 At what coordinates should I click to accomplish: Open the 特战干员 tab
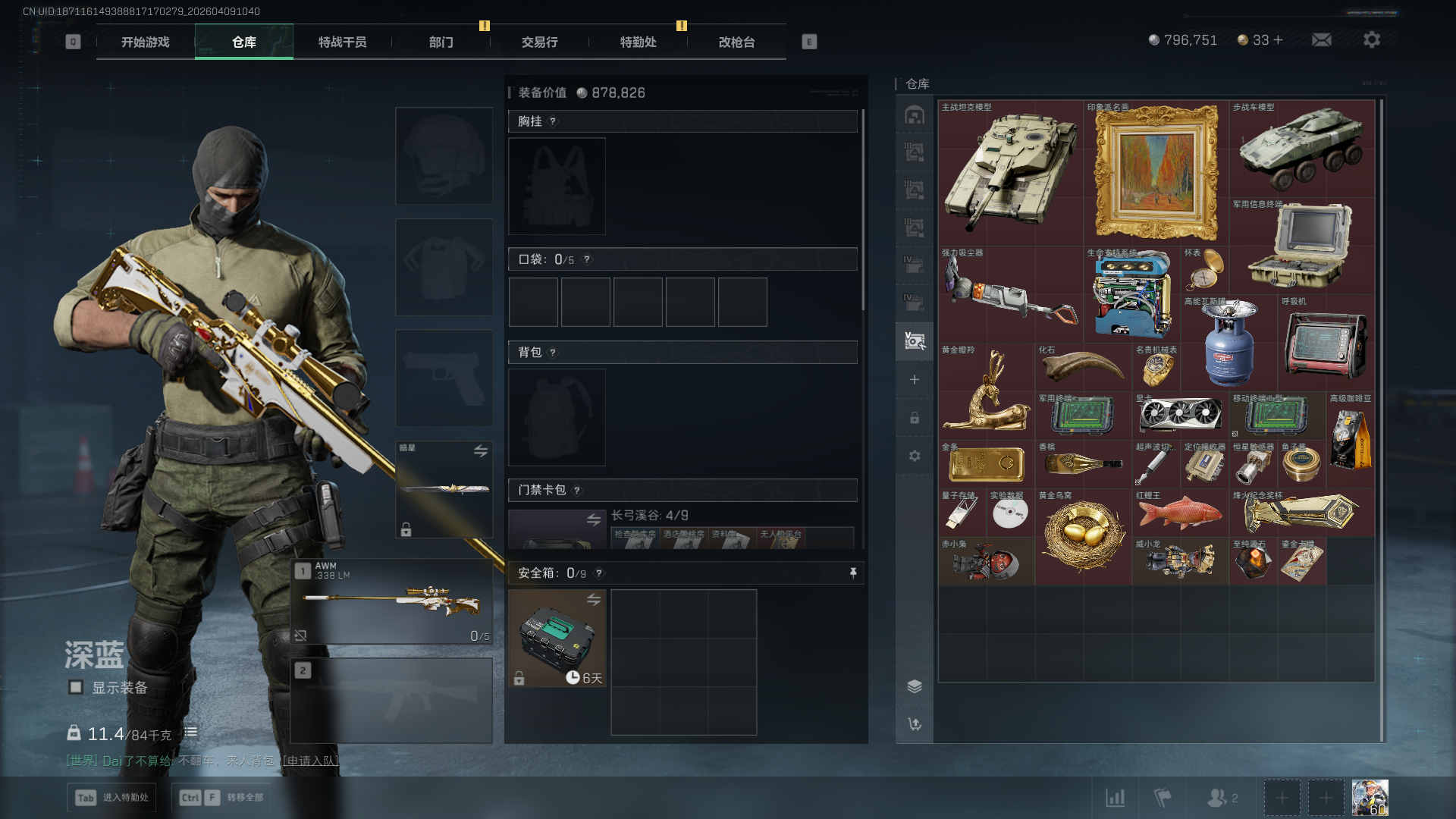tap(343, 42)
